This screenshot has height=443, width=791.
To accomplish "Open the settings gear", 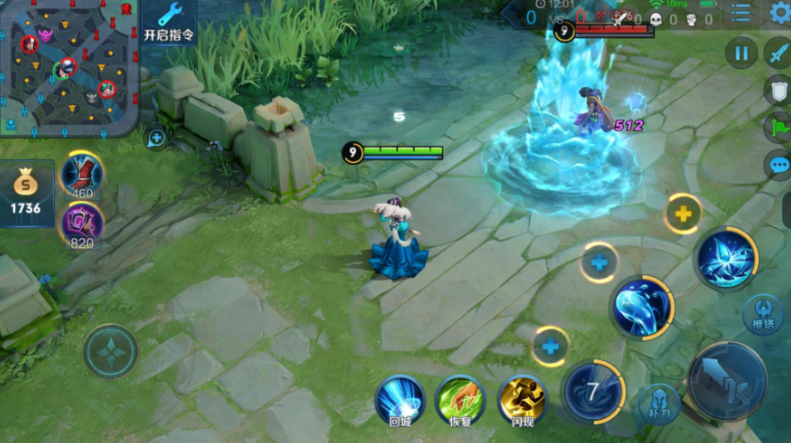I will click(779, 12).
